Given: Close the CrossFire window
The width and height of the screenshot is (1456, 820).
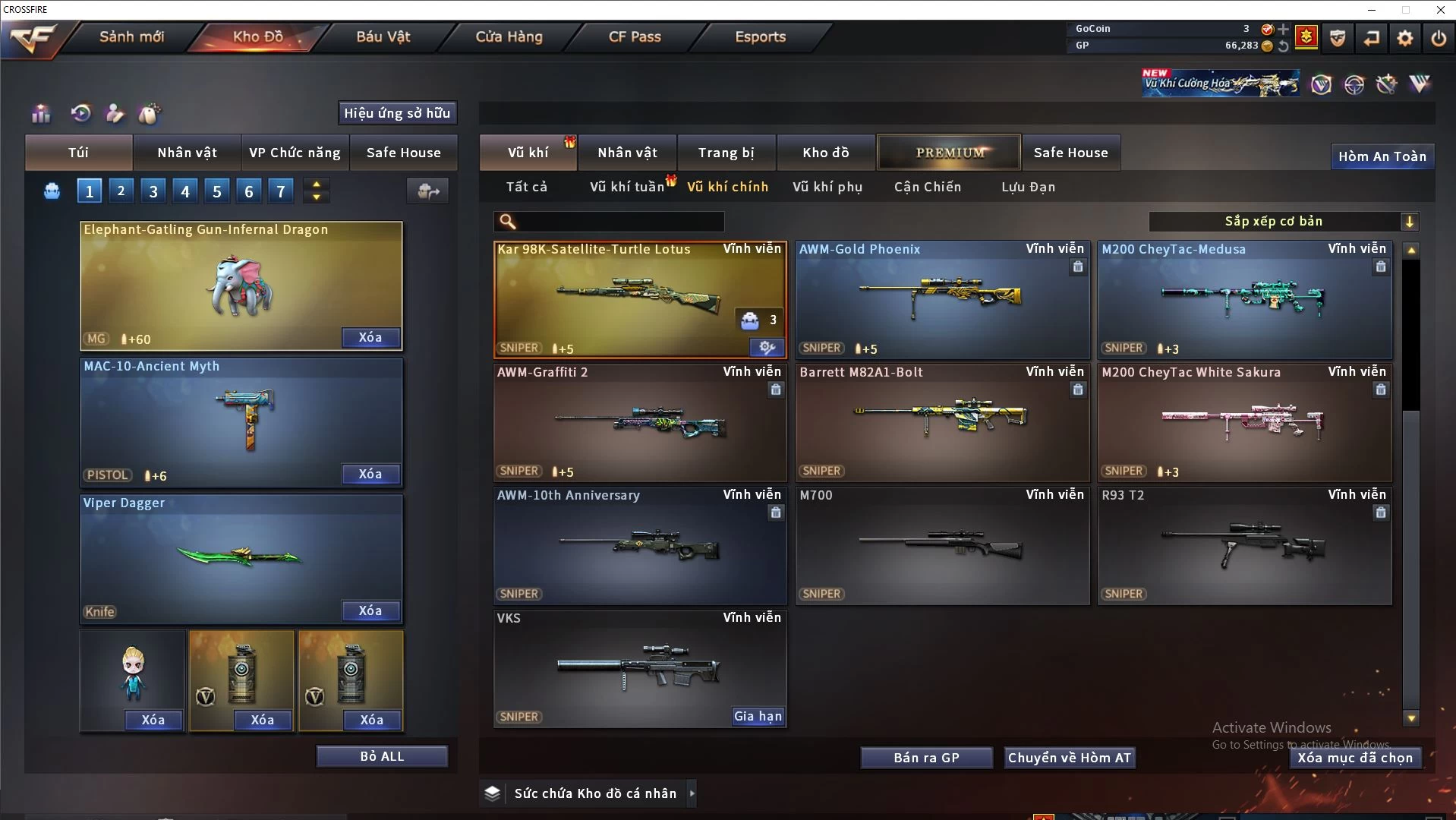Looking at the screenshot, I should click(1440, 10).
